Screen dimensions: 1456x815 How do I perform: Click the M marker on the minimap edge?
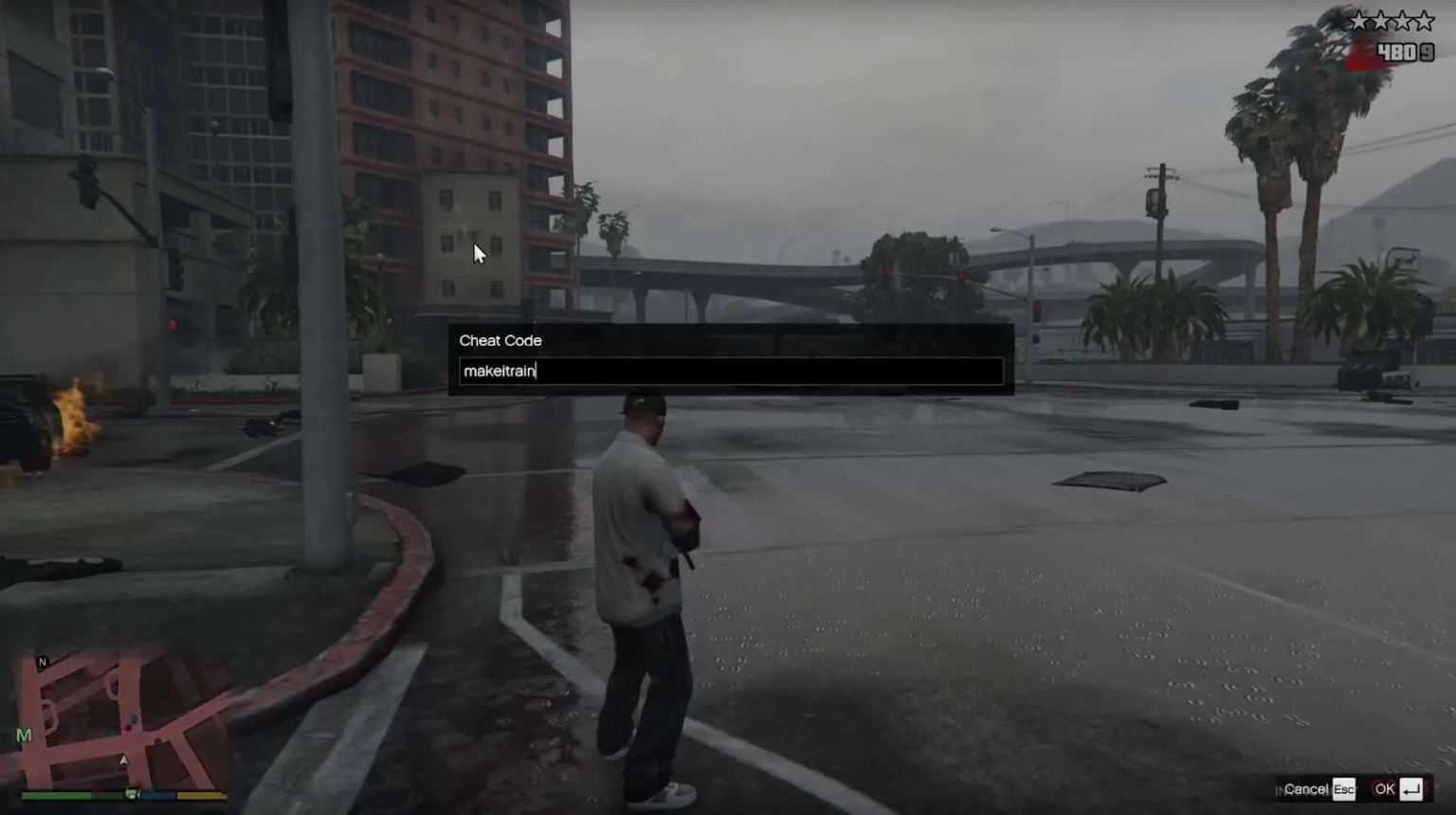(x=24, y=733)
